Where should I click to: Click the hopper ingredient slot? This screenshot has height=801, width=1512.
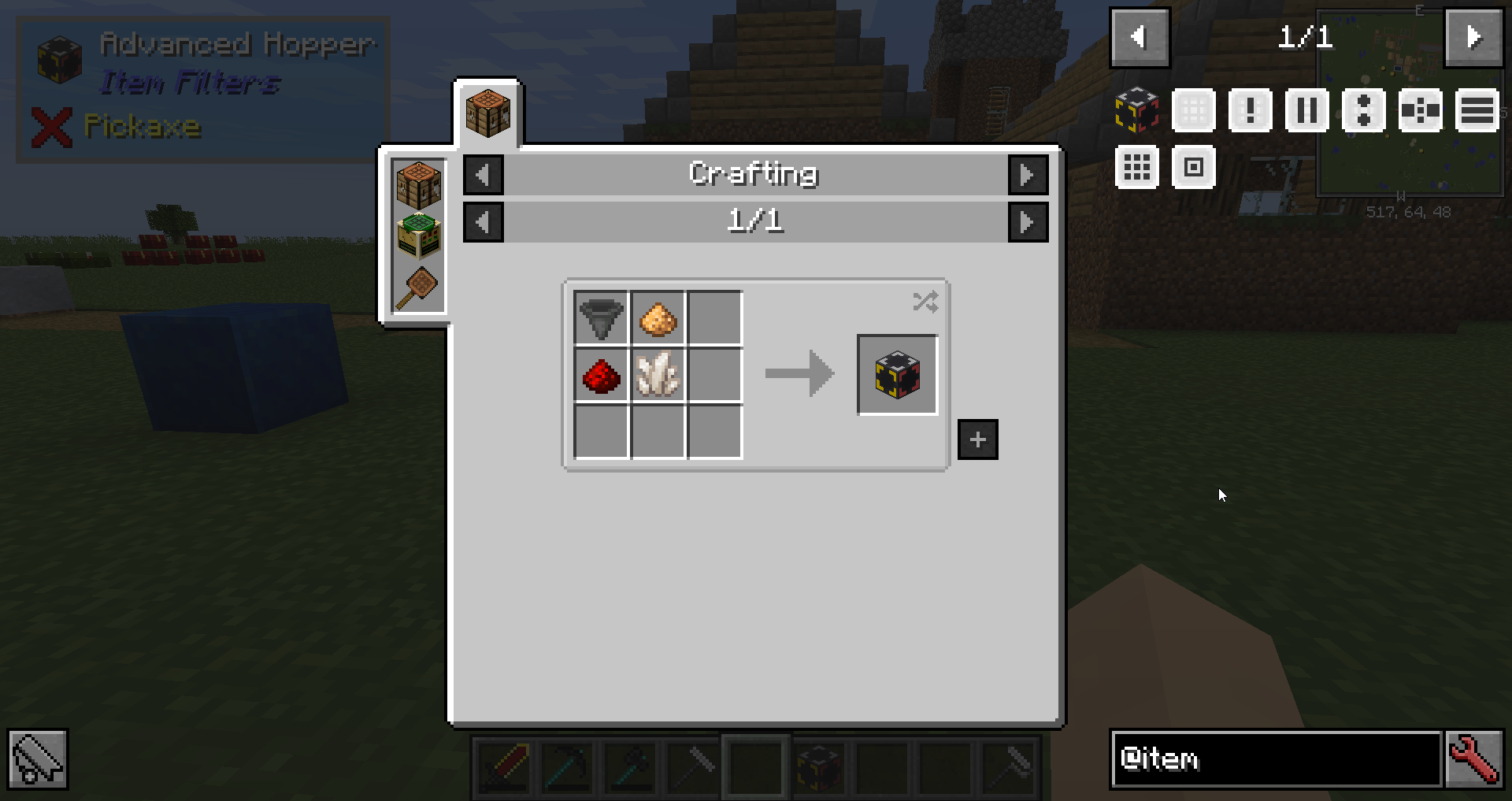point(601,318)
